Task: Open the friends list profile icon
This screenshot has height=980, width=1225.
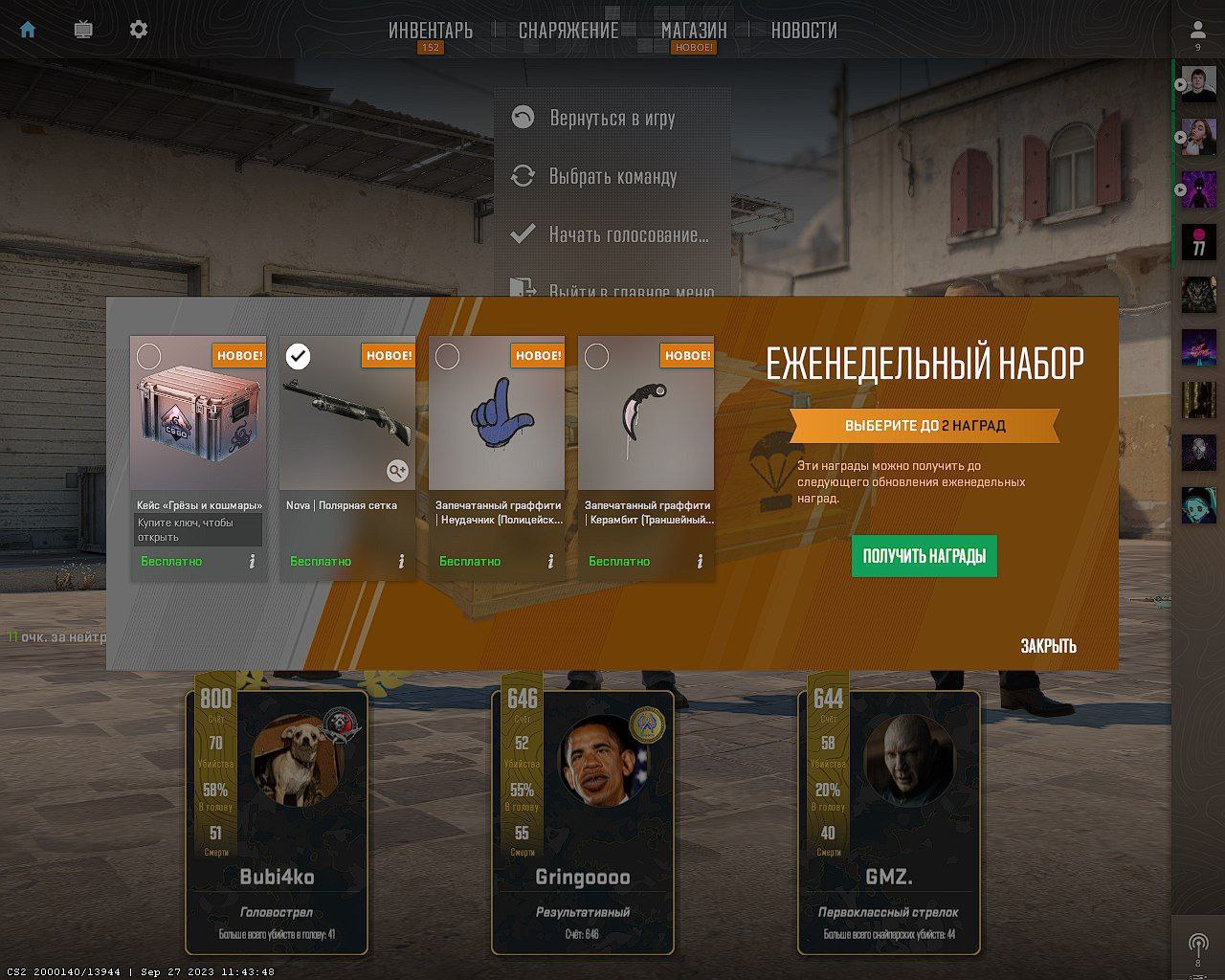Action: [x=1197, y=31]
